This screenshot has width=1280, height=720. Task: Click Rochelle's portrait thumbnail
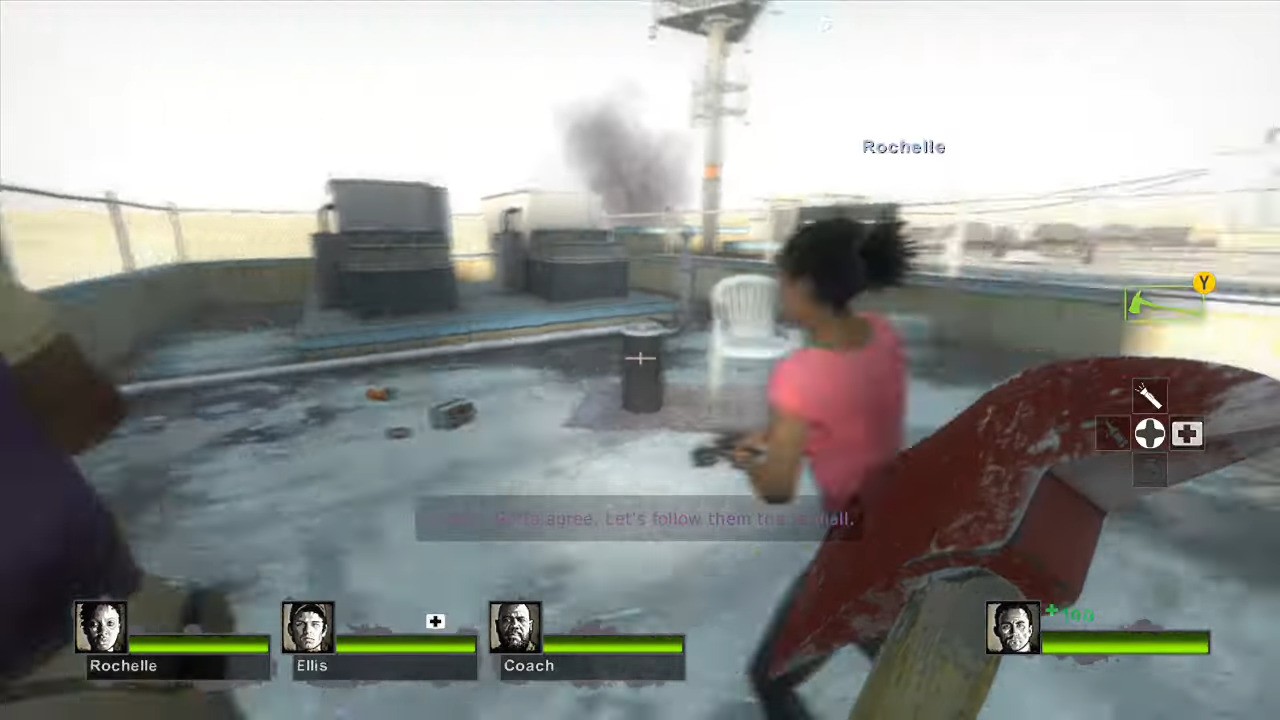pyautogui.click(x=100, y=626)
